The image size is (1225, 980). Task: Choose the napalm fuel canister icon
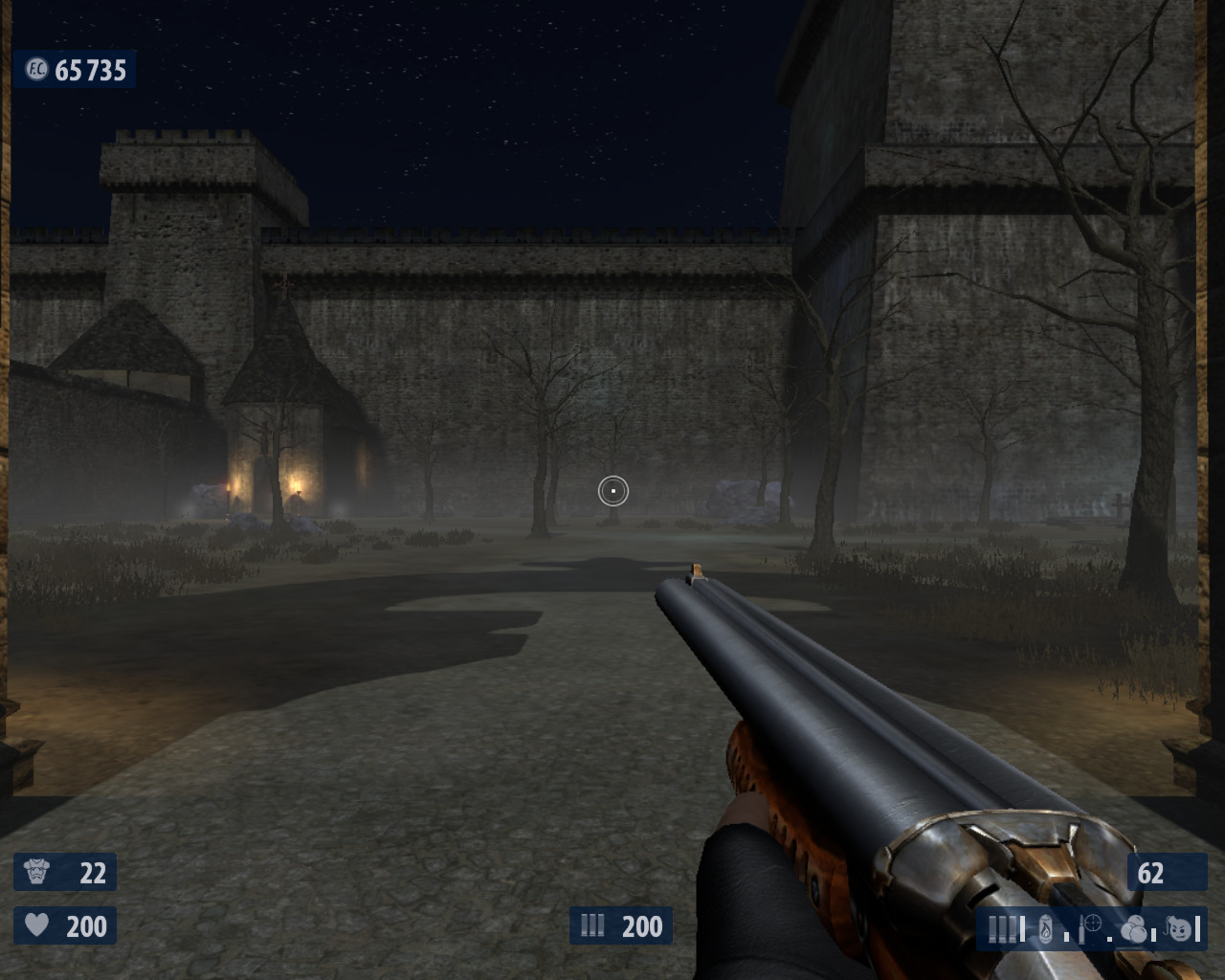click(x=1046, y=928)
